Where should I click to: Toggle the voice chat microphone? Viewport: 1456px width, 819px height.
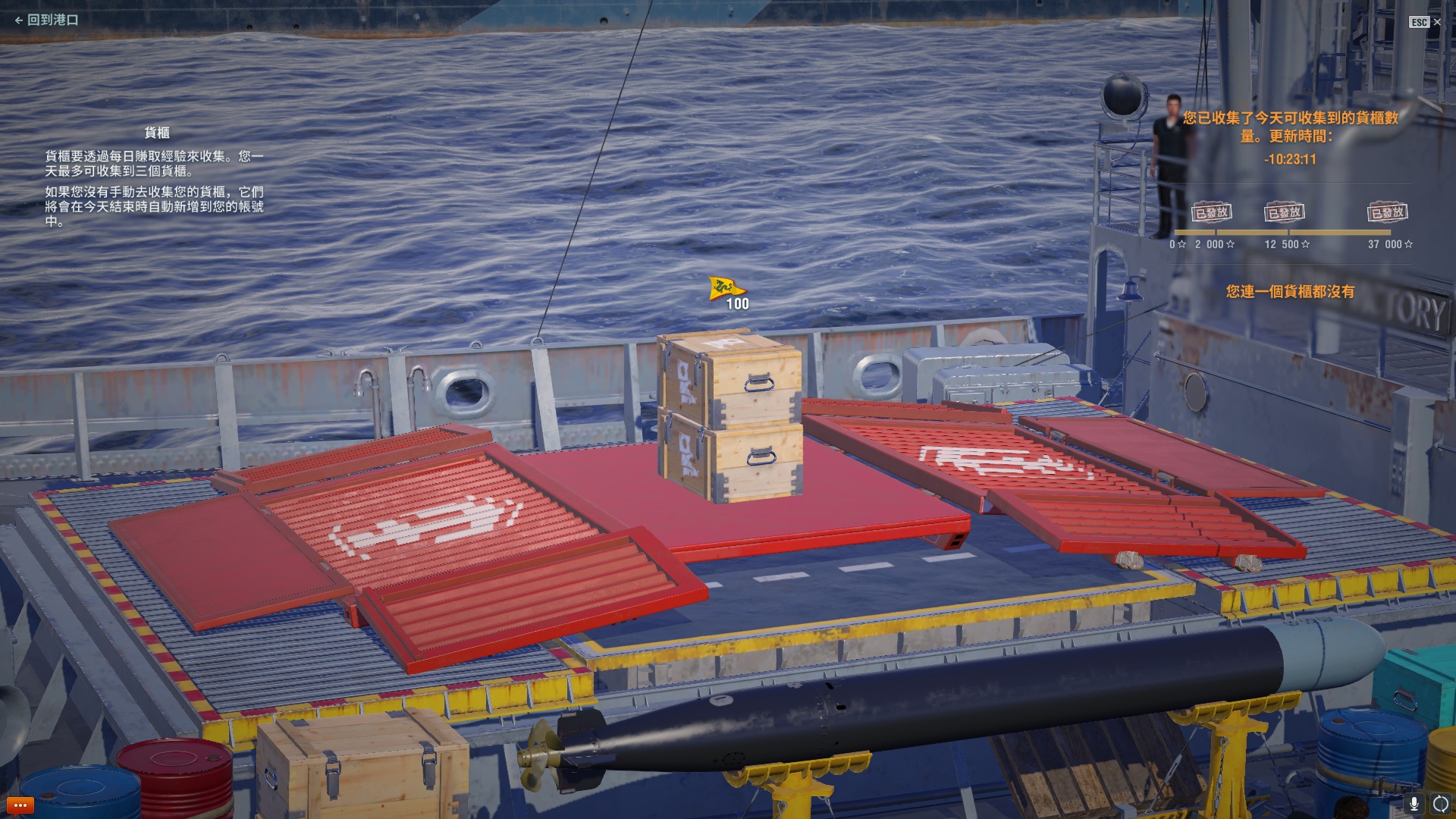(1414, 804)
